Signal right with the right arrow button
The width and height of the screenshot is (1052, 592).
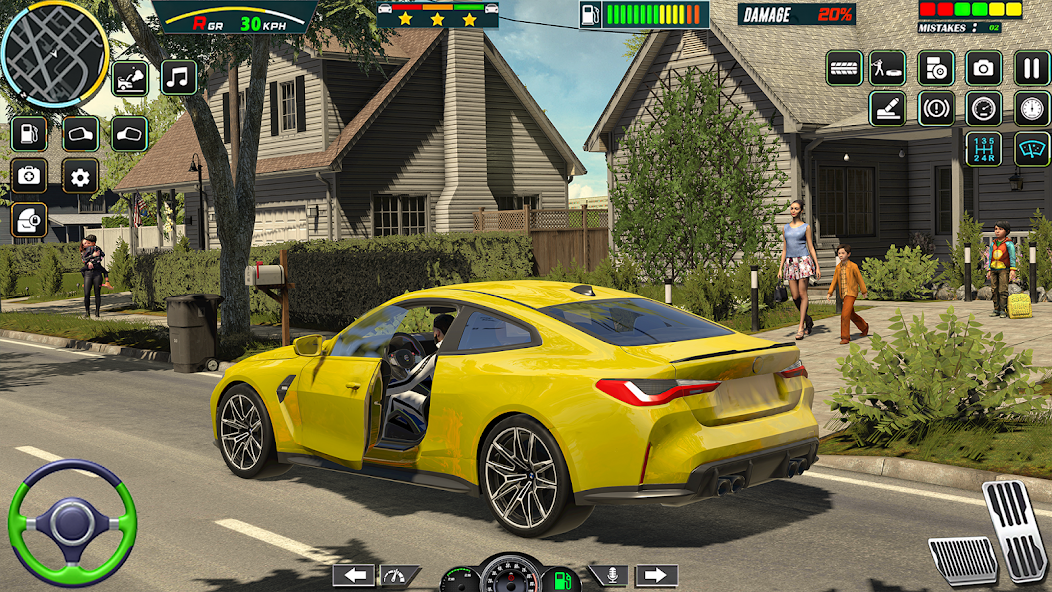pyautogui.click(x=656, y=575)
